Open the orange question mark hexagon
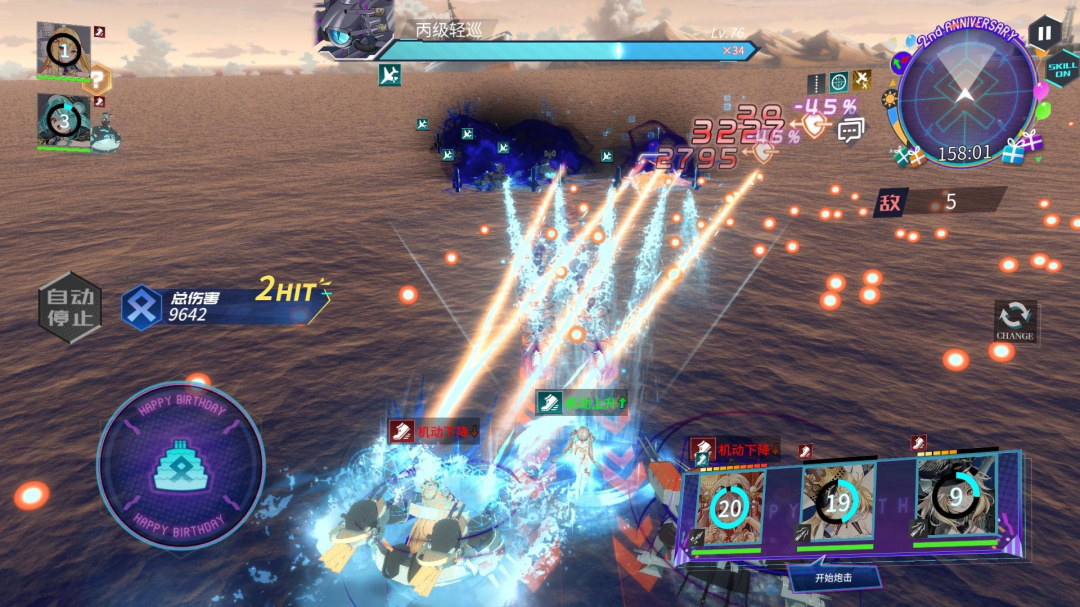 tap(97, 79)
